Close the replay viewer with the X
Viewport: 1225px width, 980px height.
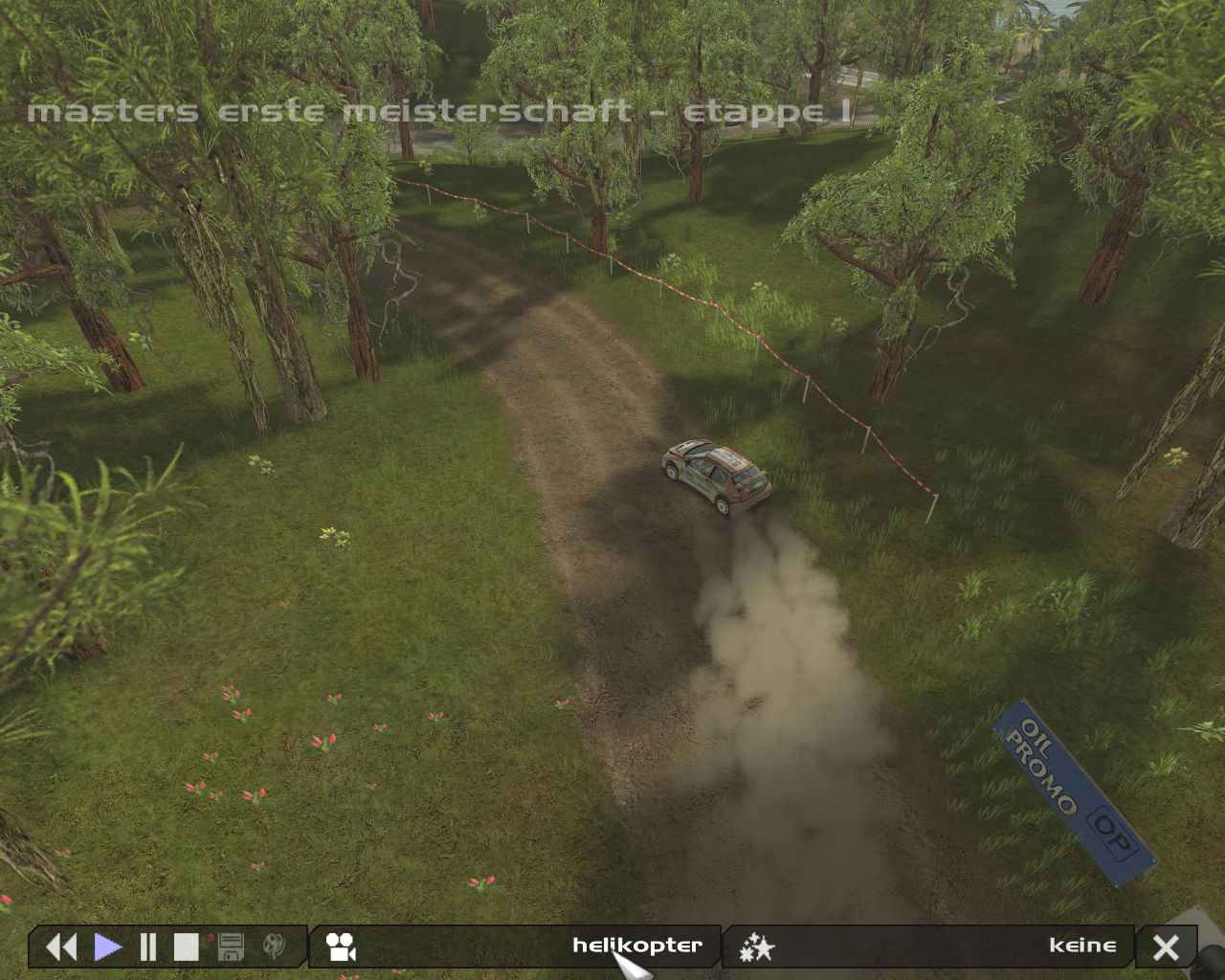[1166, 947]
